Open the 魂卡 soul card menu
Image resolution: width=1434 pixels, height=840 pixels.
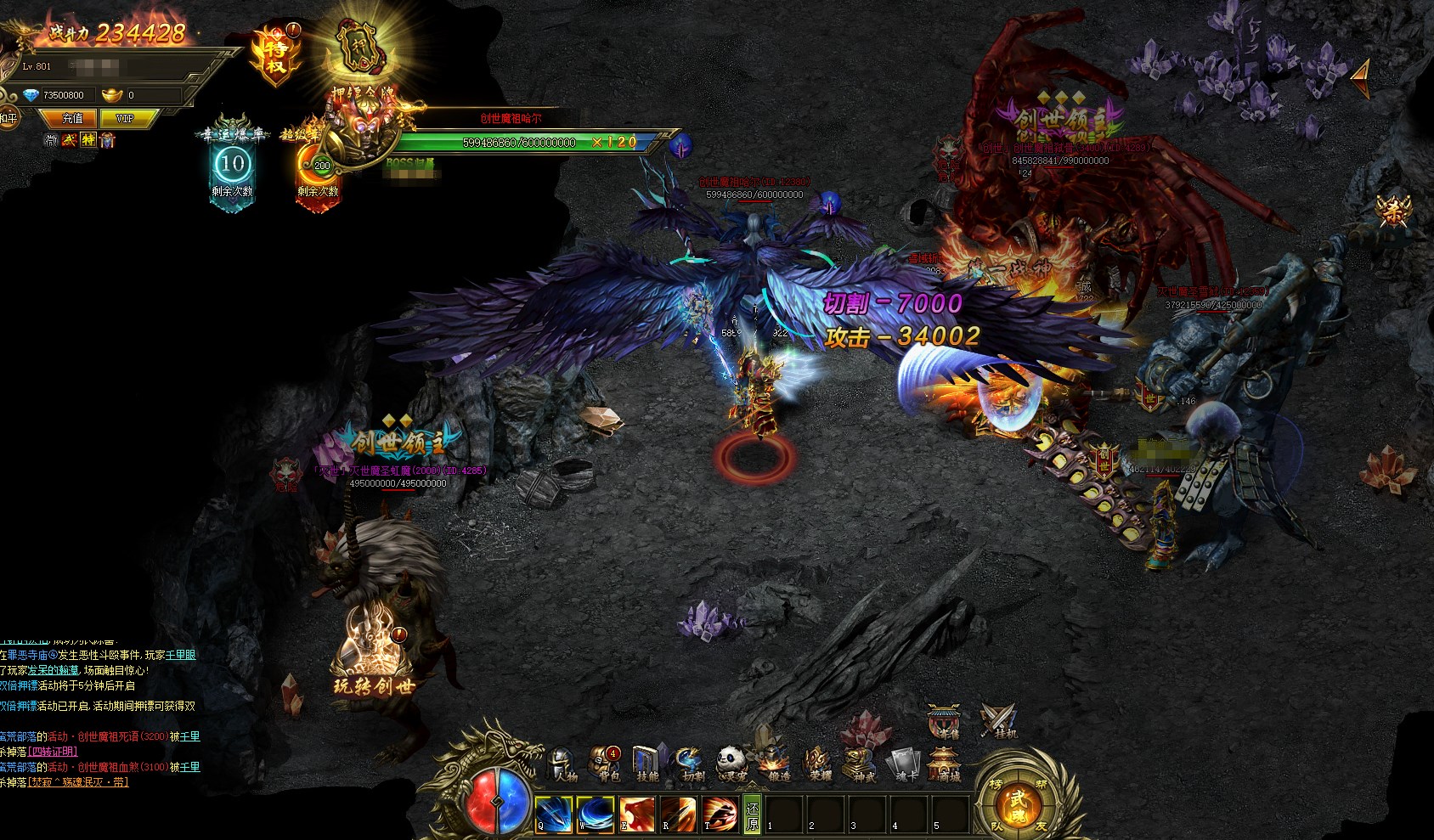pos(902,764)
